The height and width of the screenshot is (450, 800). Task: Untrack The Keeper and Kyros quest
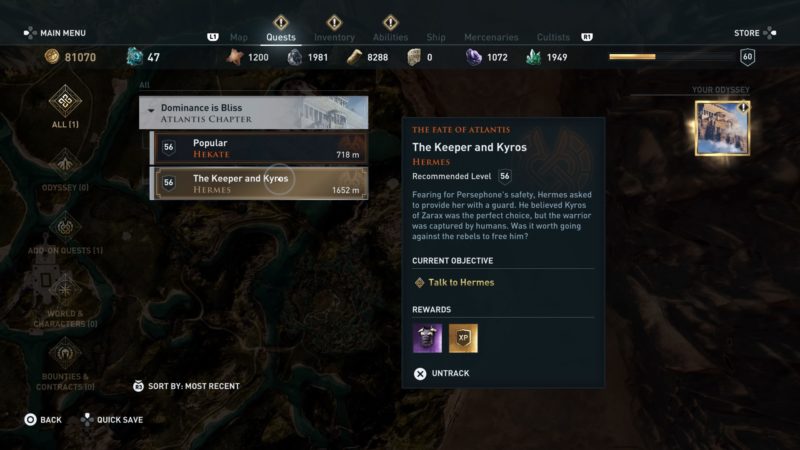[x=441, y=373]
